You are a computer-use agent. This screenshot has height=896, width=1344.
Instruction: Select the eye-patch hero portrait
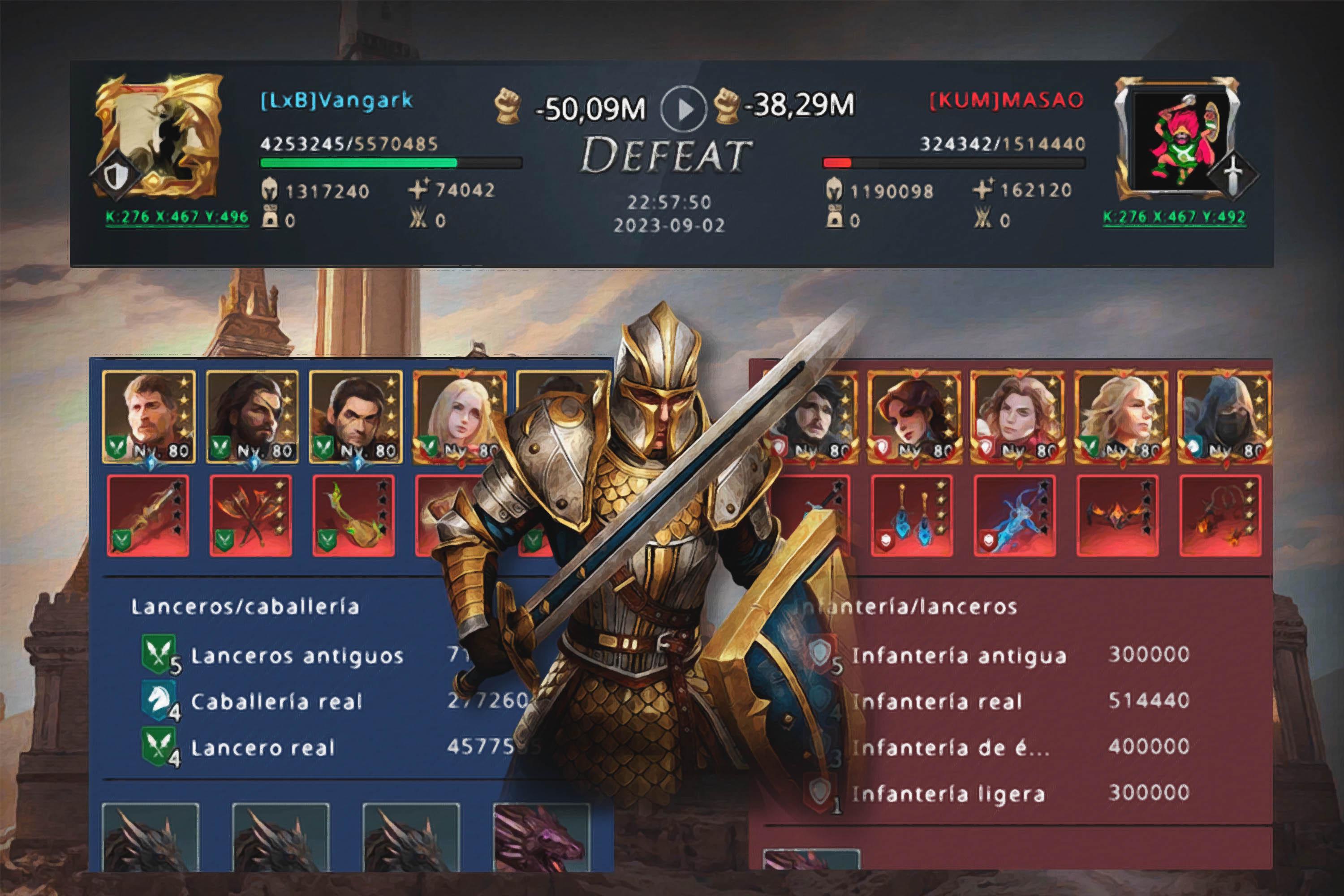click(253, 415)
